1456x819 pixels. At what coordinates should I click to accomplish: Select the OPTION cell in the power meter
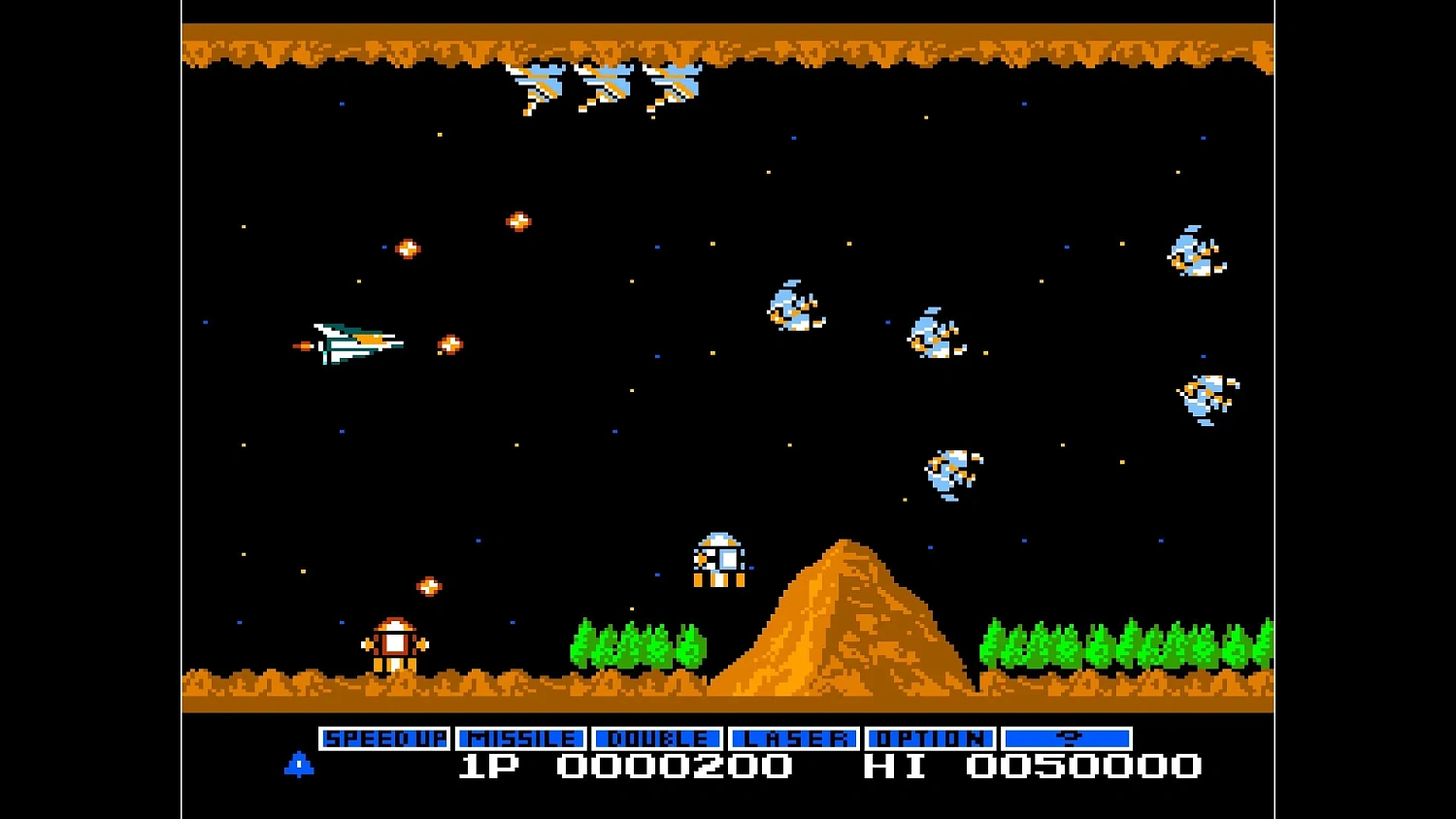point(929,737)
